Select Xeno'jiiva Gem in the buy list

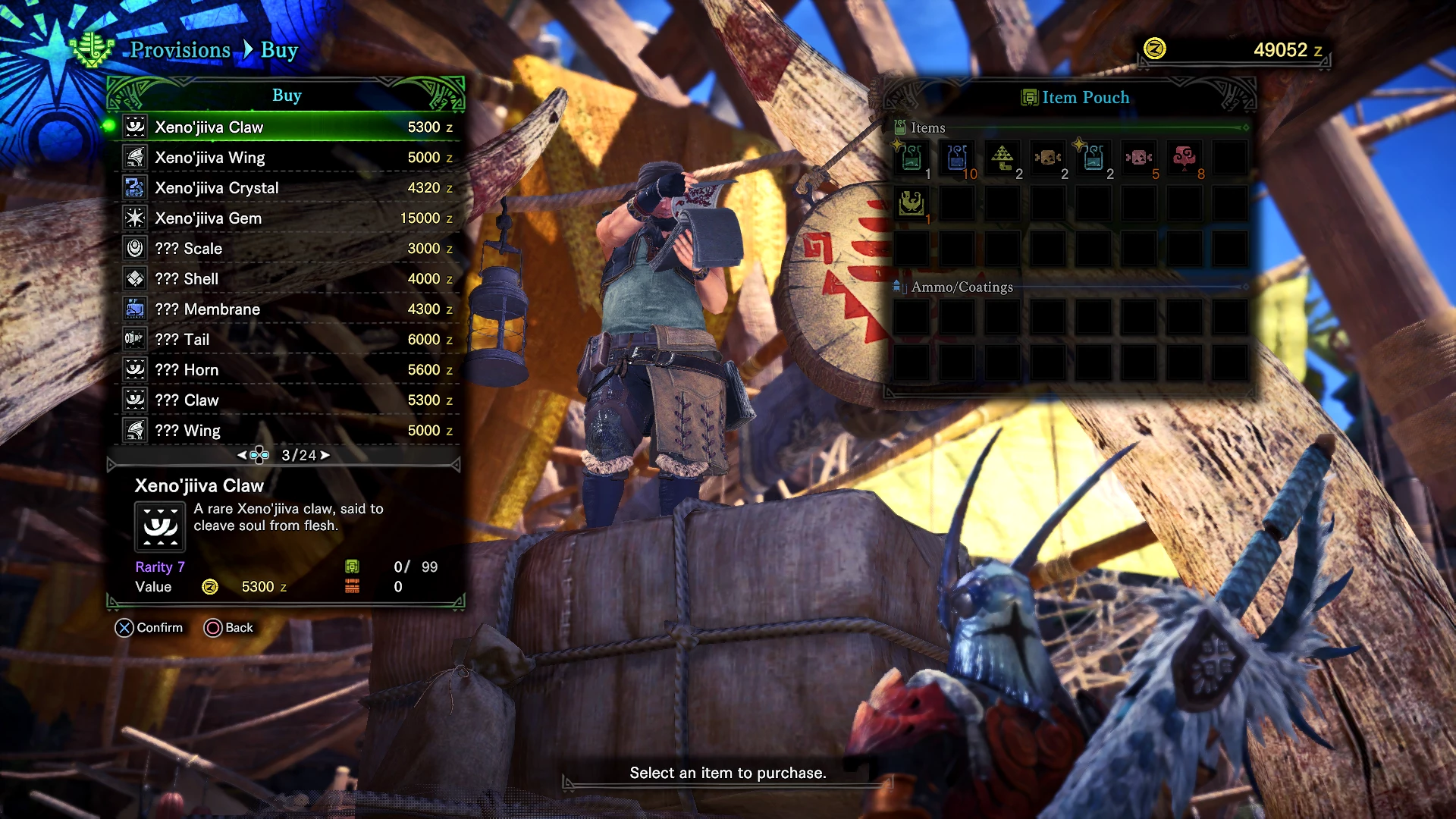pos(208,218)
